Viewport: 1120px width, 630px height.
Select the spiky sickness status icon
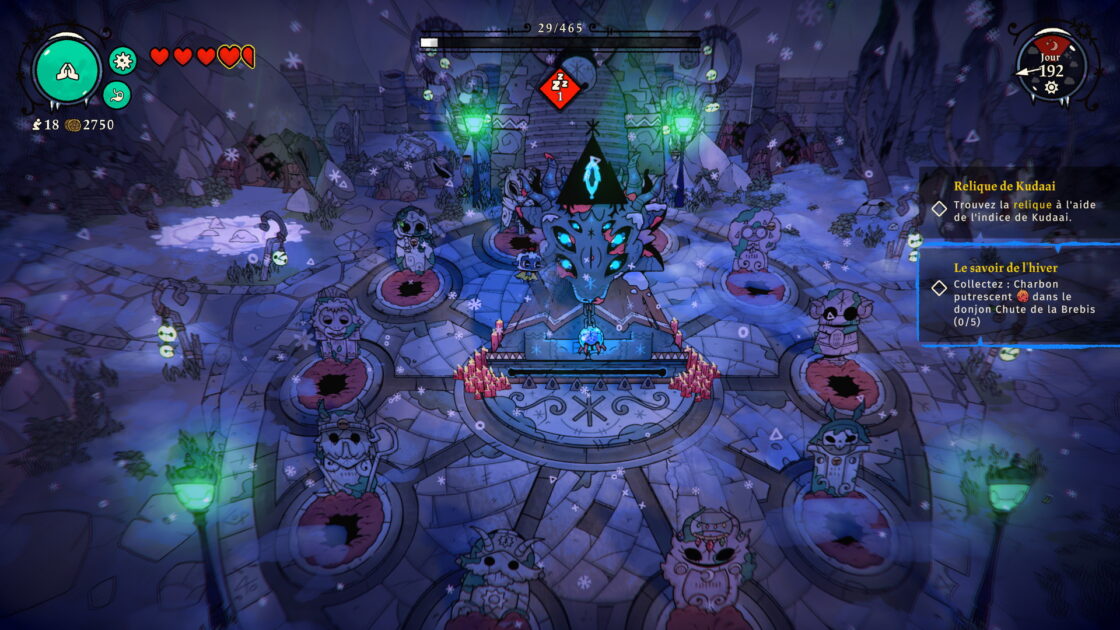122,60
